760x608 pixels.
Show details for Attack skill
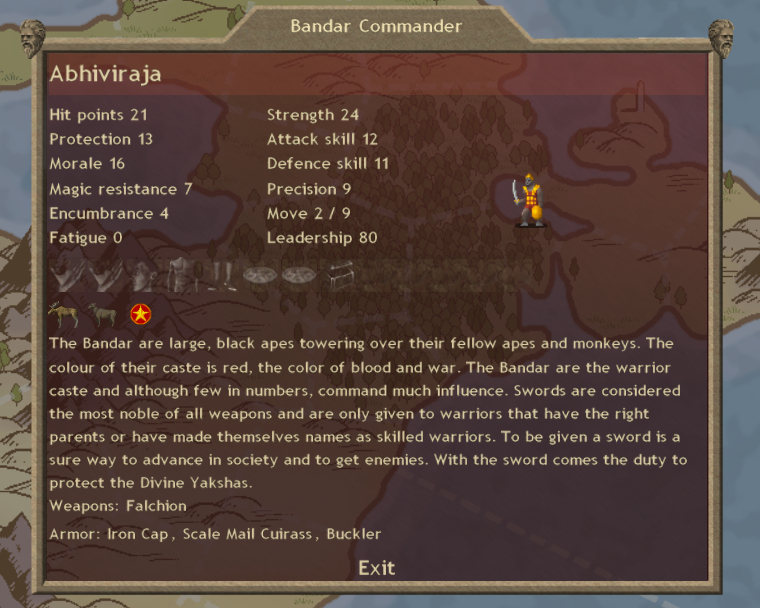click(x=322, y=139)
